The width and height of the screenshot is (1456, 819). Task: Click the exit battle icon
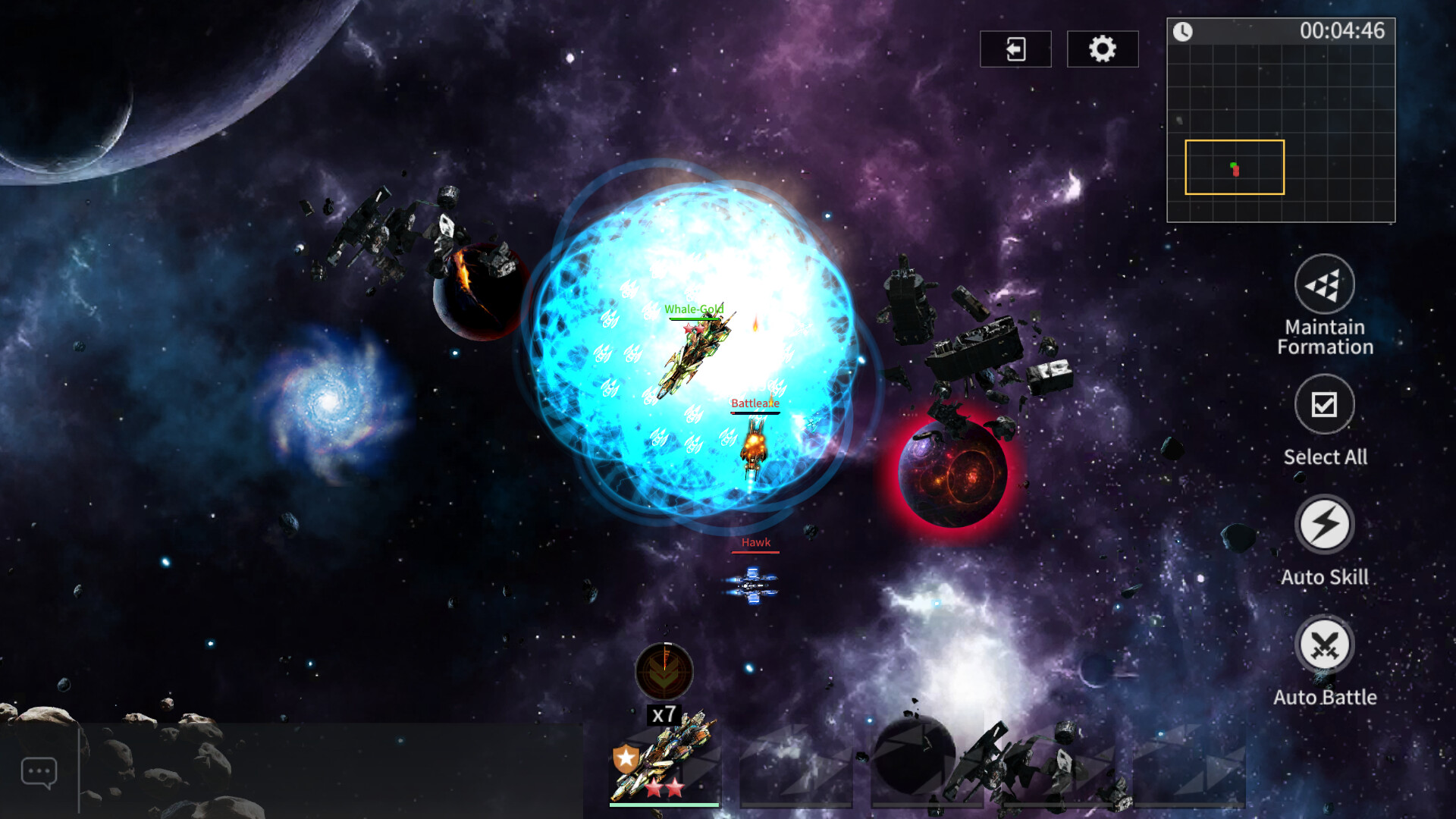click(x=1015, y=48)
